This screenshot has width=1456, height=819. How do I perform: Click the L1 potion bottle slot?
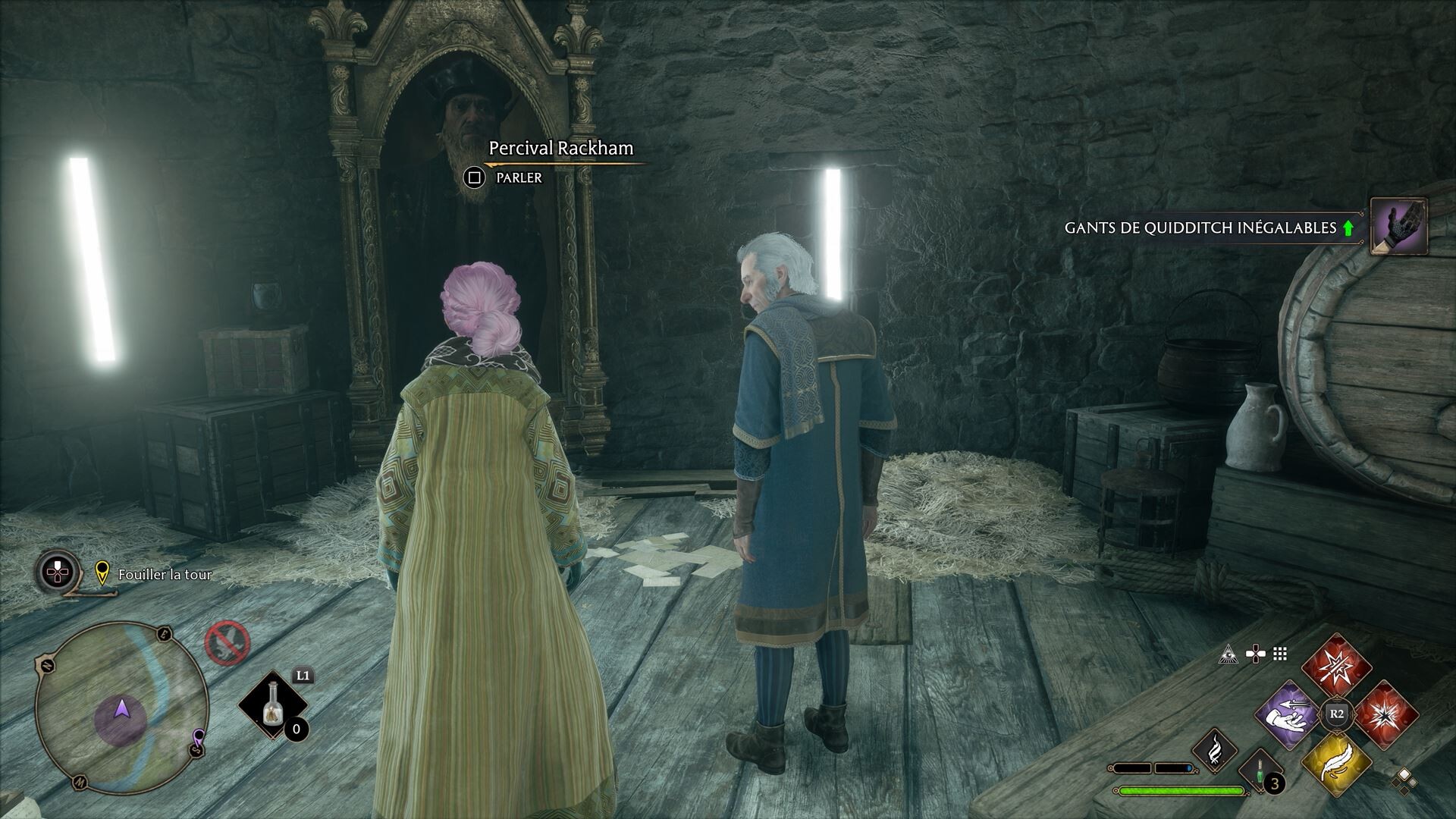(x=271, y=704)
